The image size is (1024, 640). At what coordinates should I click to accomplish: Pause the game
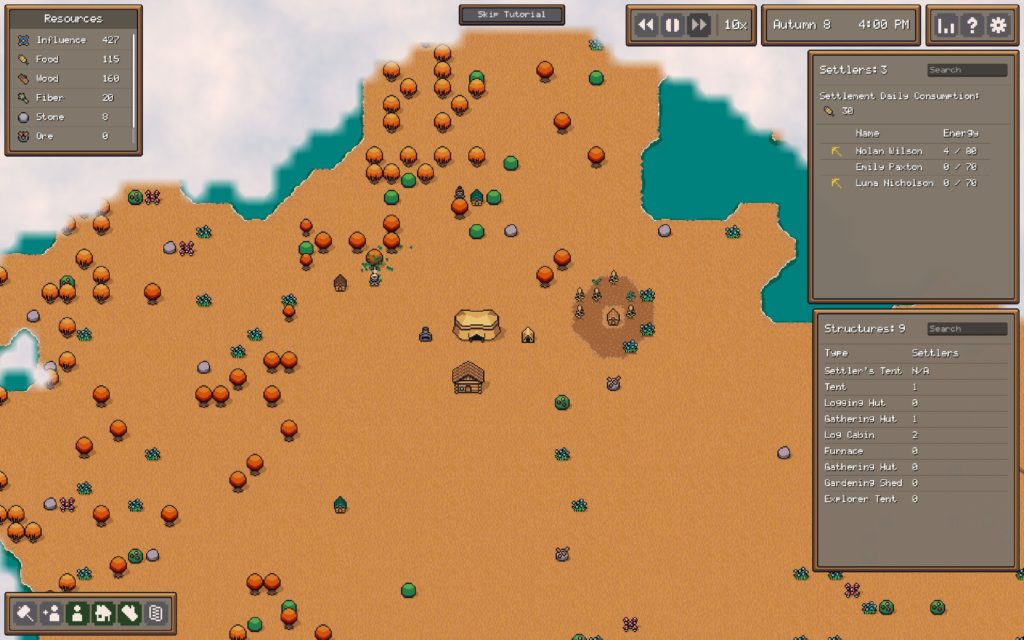coord(672,25)
